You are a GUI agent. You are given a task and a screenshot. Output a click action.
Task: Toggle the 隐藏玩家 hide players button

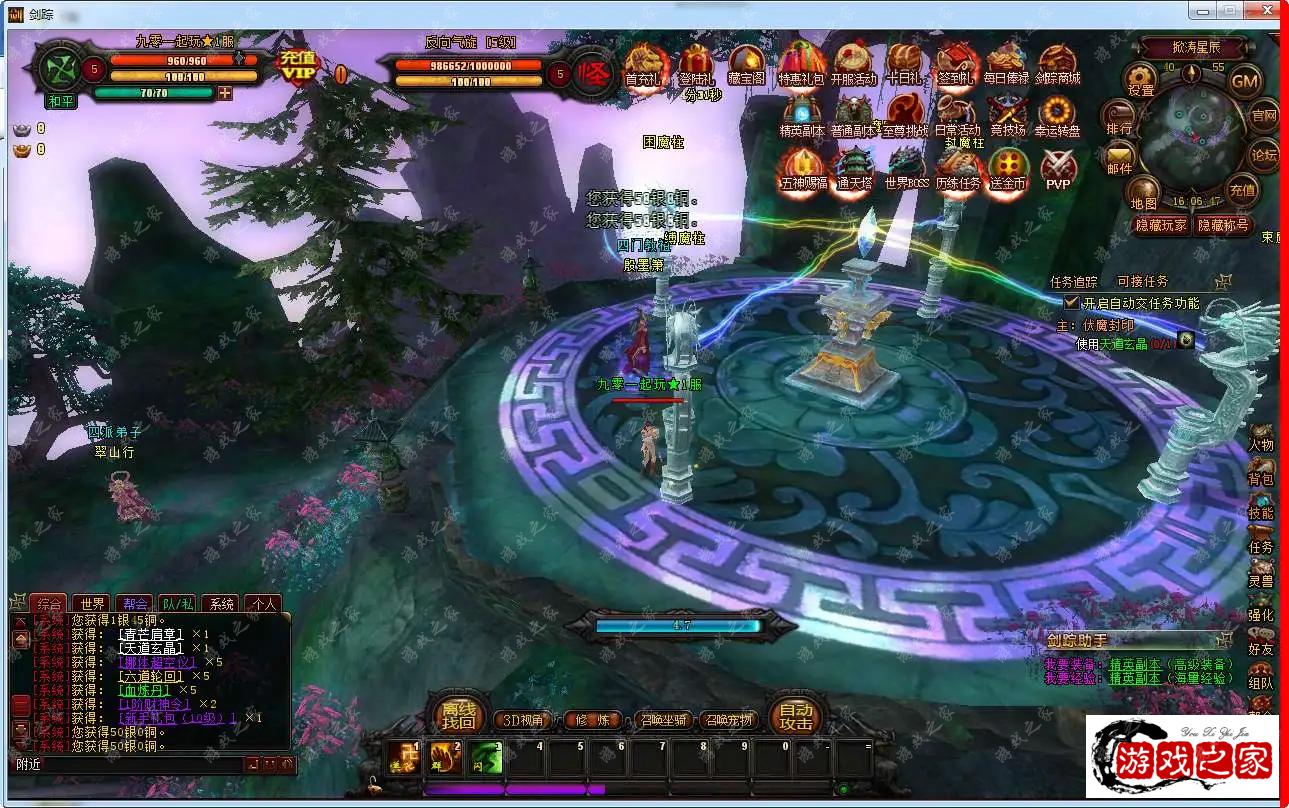pos(1160,225)
